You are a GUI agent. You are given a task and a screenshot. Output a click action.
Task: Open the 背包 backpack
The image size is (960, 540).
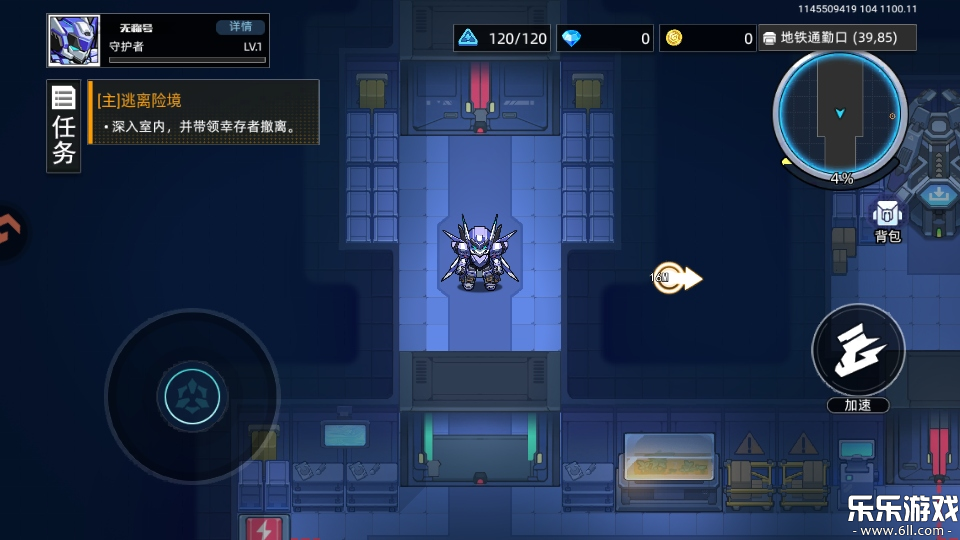(887, 221)
